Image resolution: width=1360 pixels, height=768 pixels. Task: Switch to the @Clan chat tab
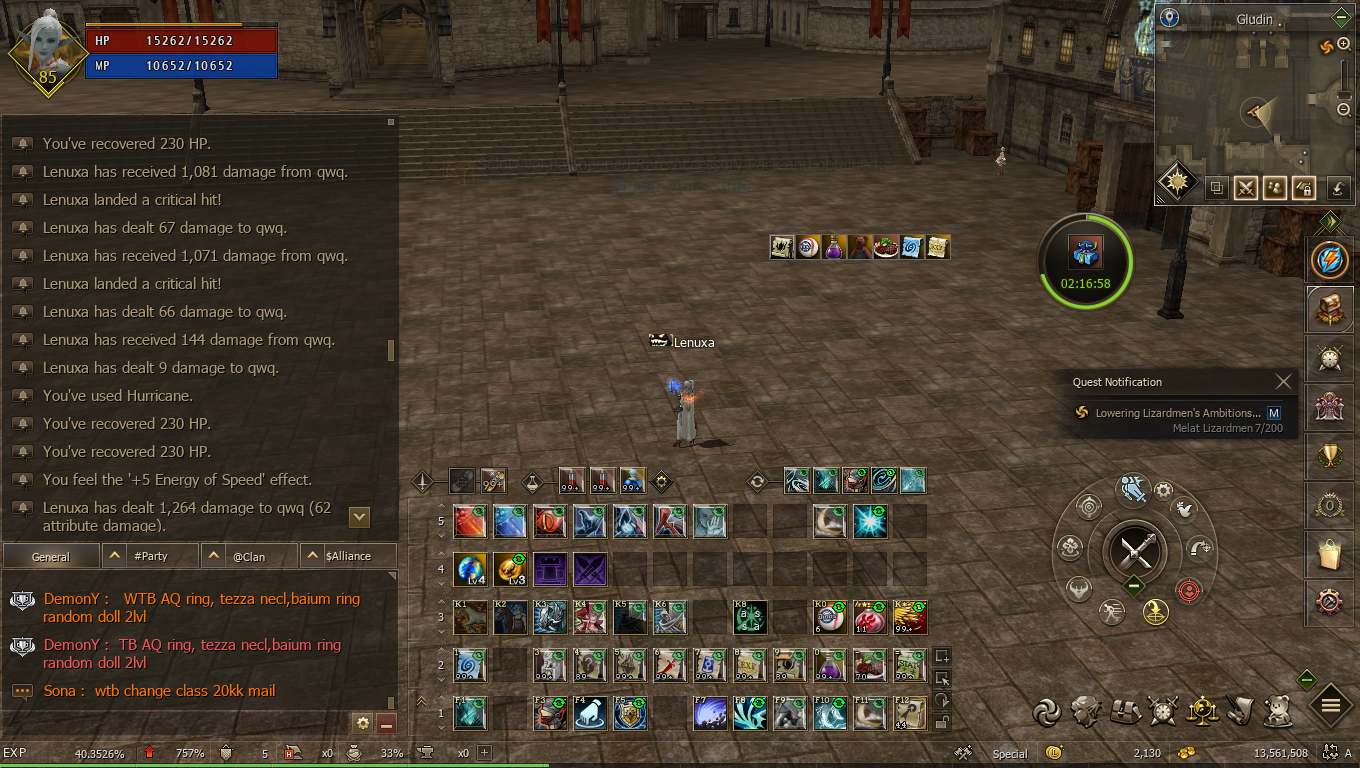pyautogui.click(x=248, y=556)
